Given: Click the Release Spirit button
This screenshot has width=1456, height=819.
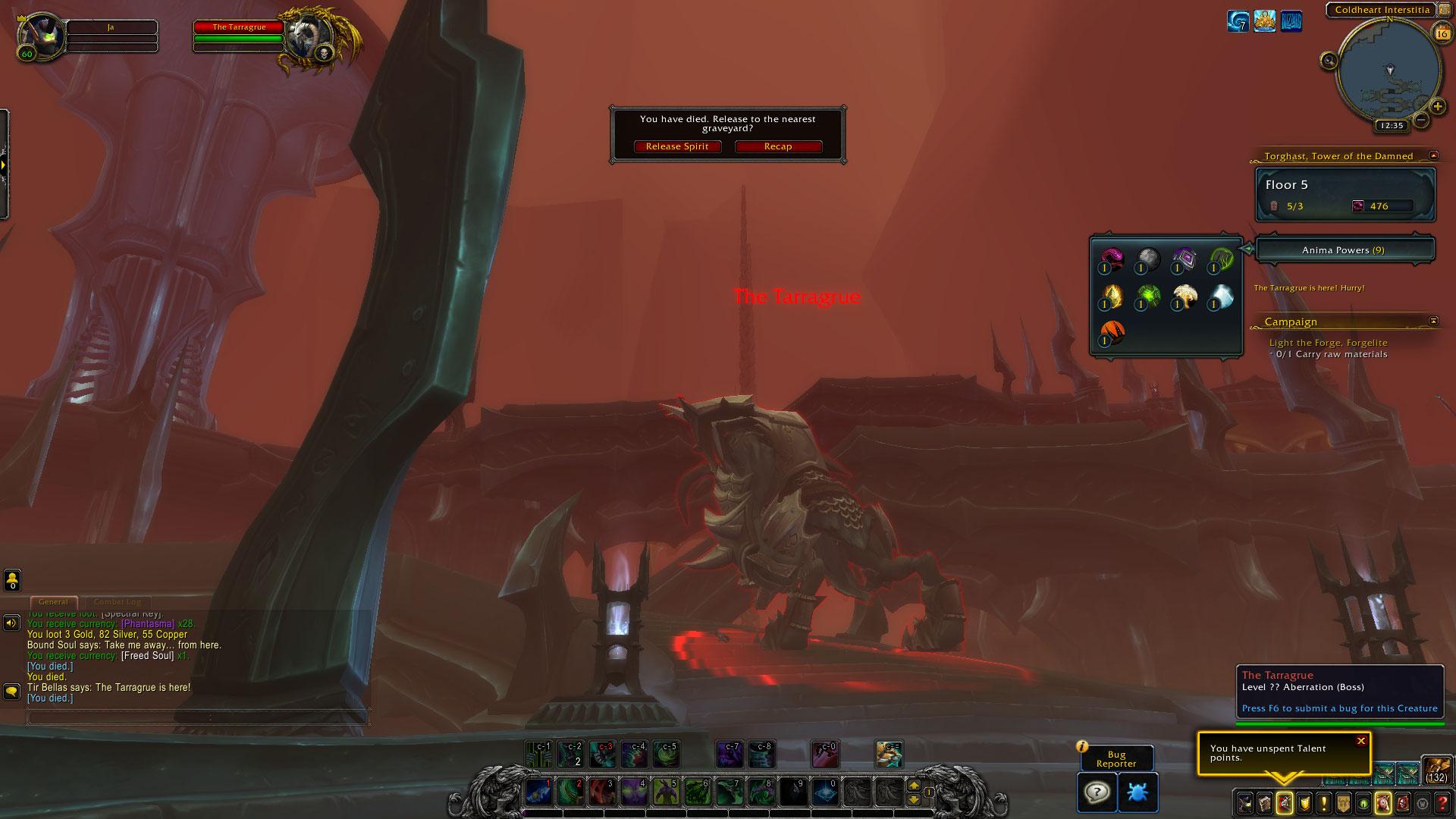Looking at the screenshot, I should point(677,146).
